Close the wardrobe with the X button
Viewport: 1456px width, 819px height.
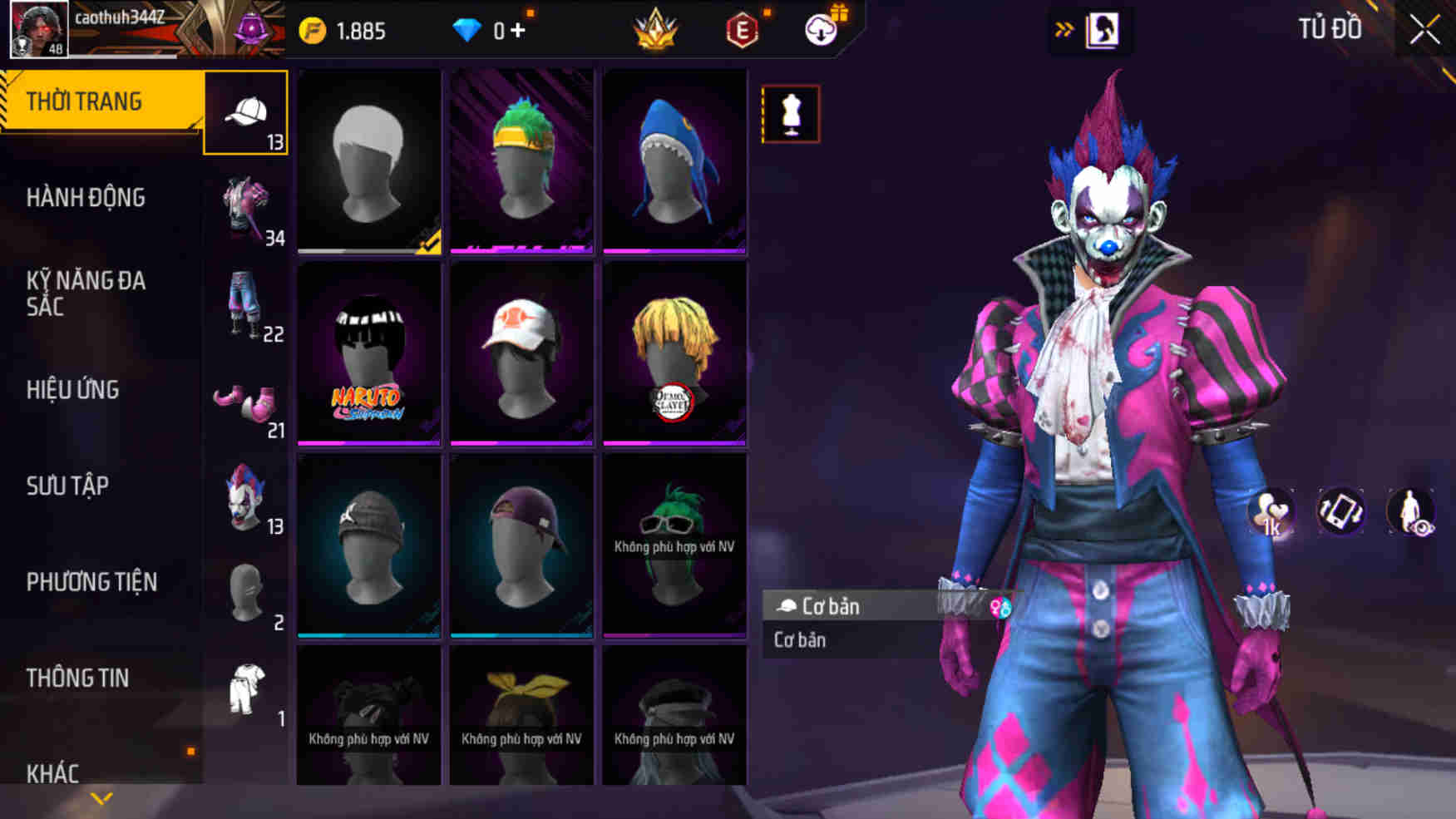1424,31
